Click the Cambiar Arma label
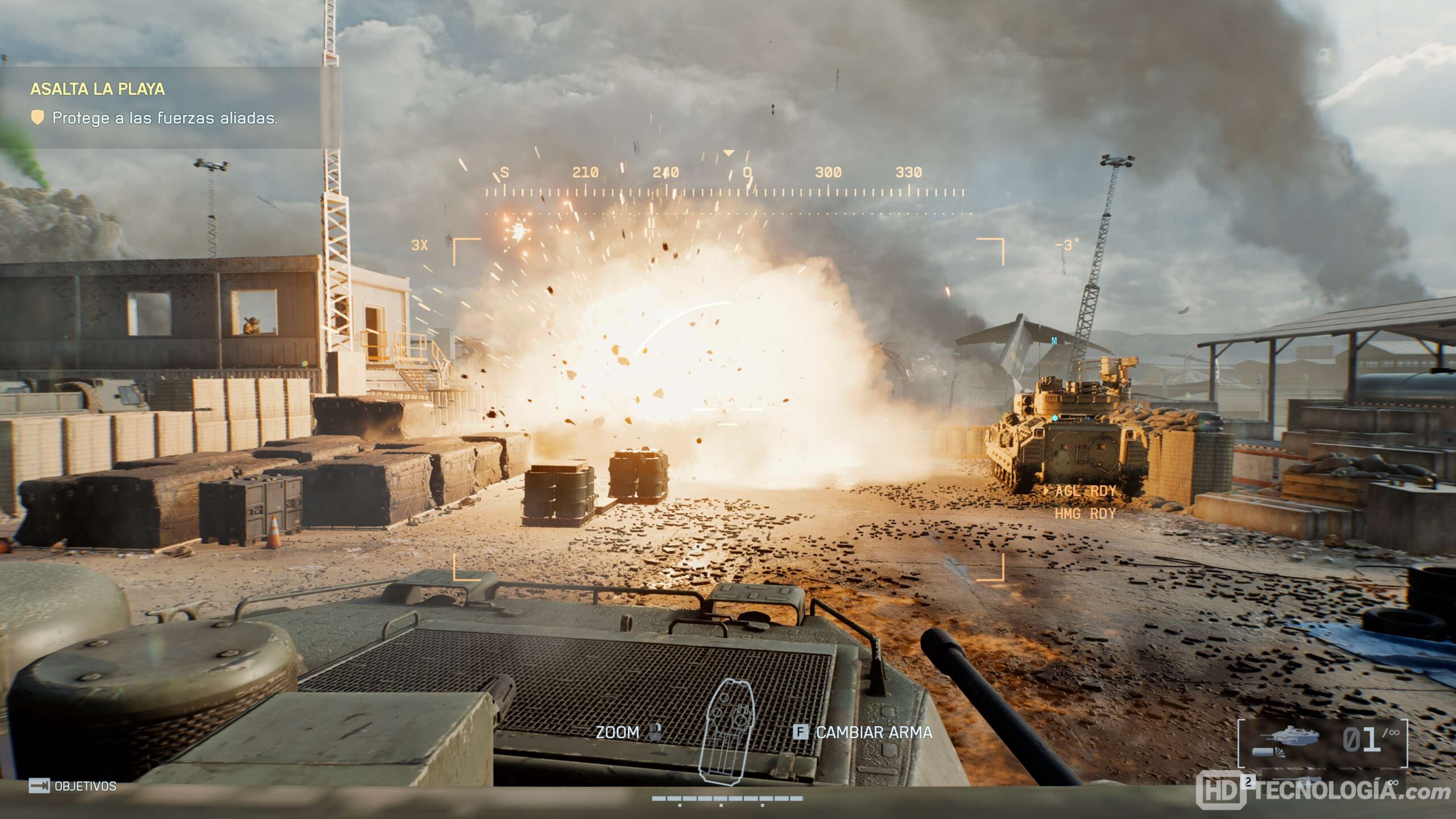The width and height of the screenshot is (1456, 819). [874, 733]
